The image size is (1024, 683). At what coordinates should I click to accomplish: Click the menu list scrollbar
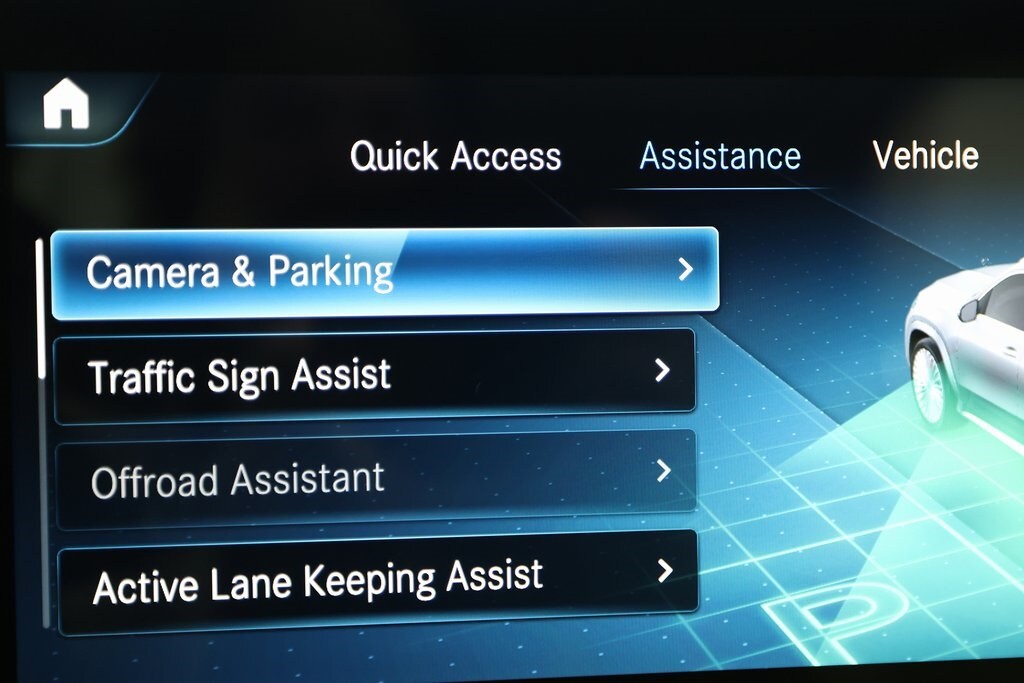tap(41, 310)
